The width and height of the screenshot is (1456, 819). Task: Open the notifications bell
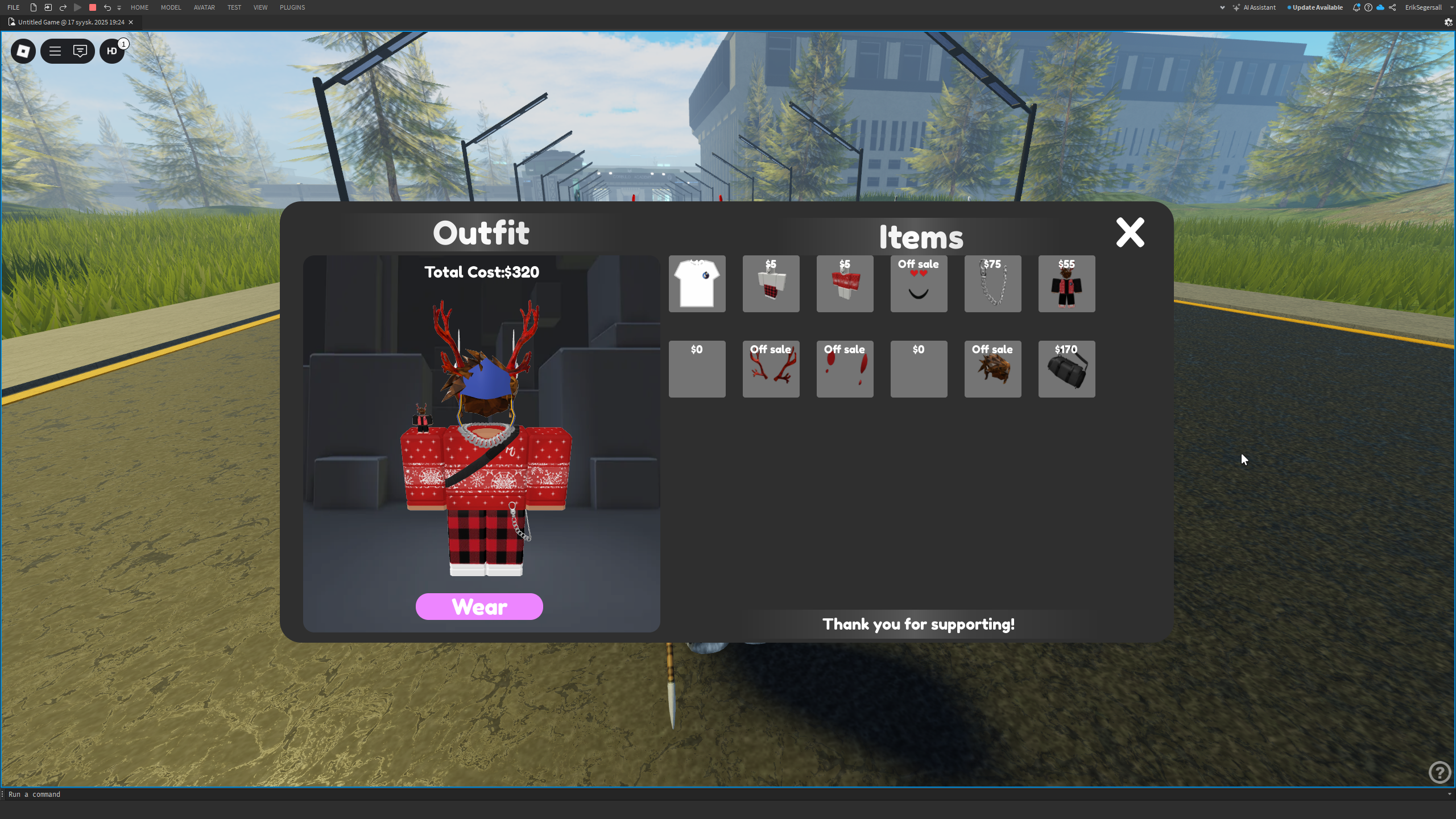point(1356,7)
